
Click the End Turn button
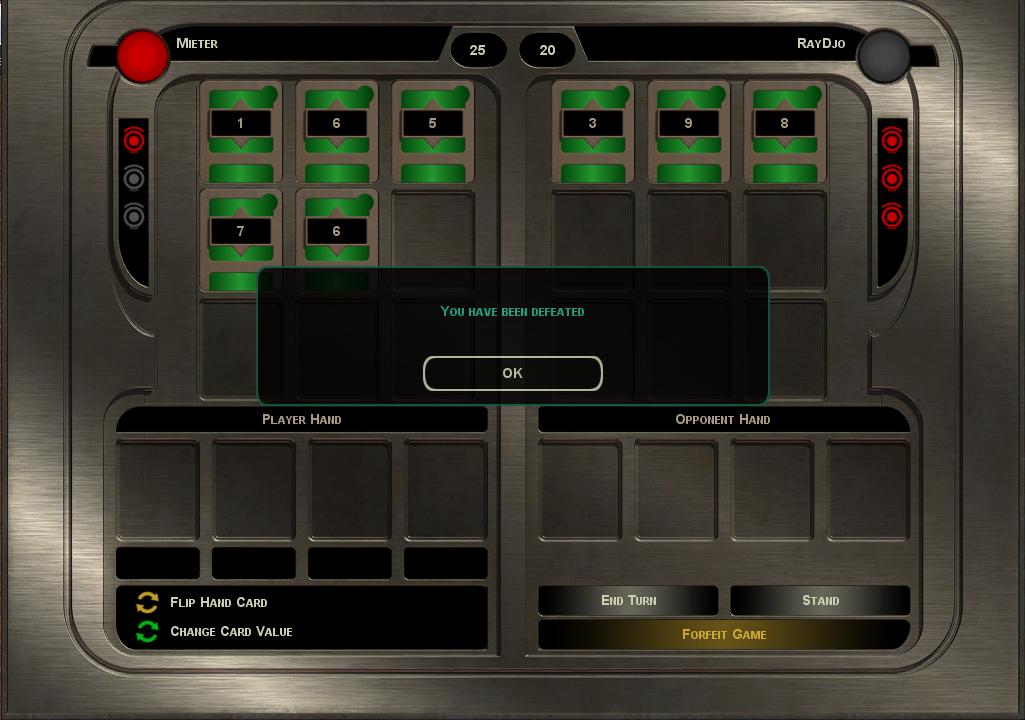coord(628,600)
